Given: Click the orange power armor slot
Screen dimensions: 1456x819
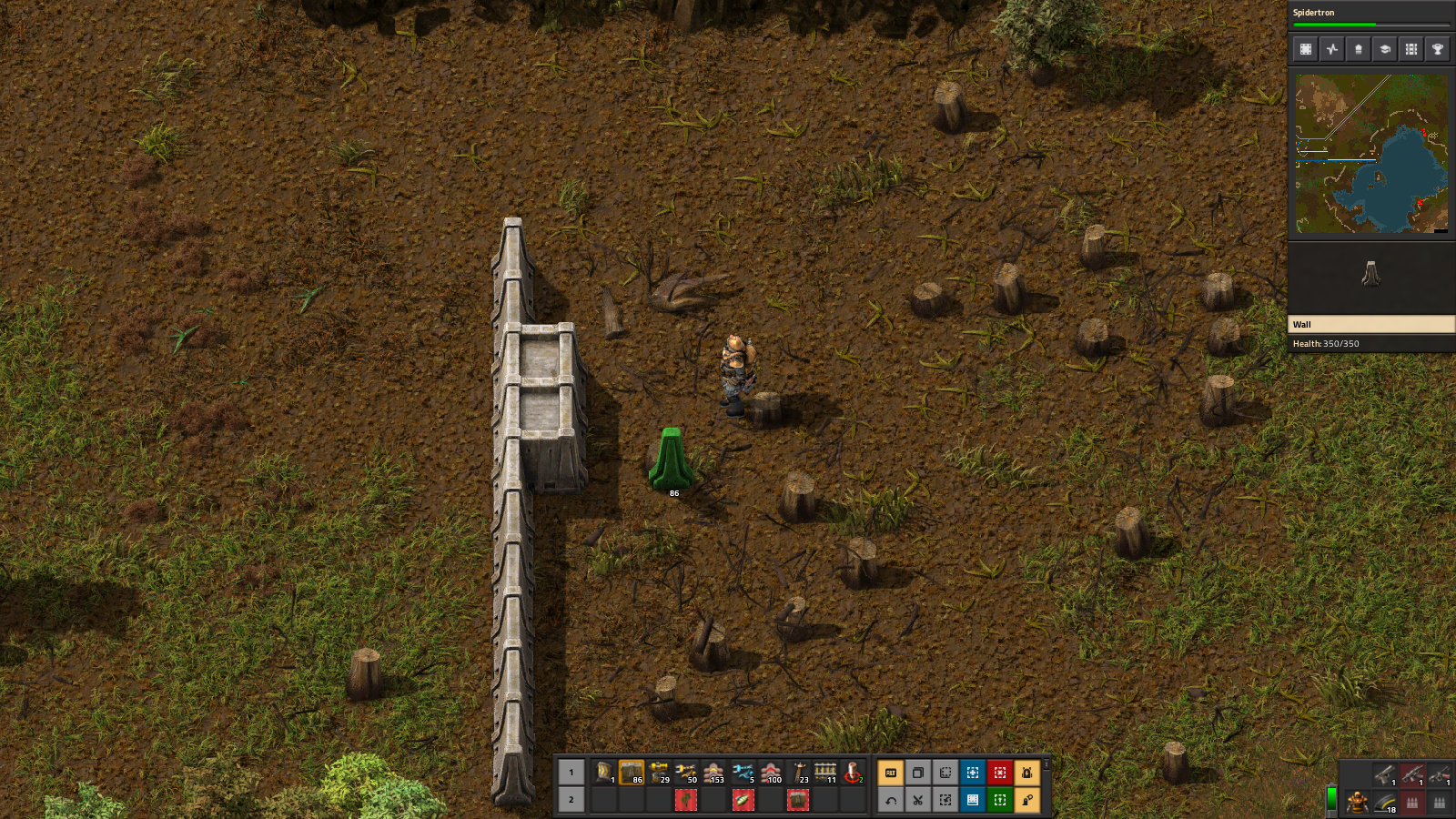Looking at the screenshot, I should (x=1357, y=803).
